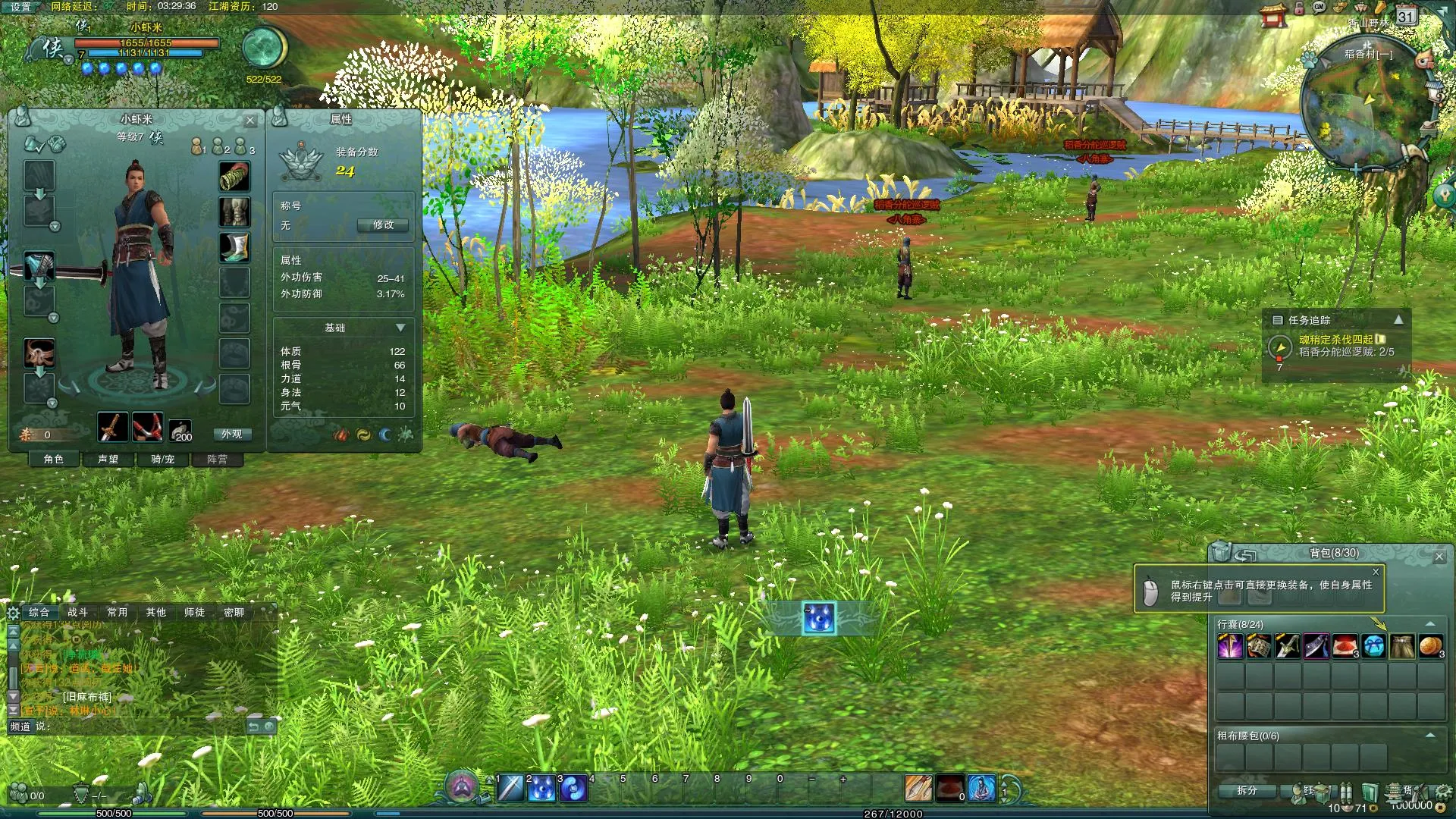Close the character panel for 小虾米
Viewport: 1456px width, 819px height.
point(250,120)
